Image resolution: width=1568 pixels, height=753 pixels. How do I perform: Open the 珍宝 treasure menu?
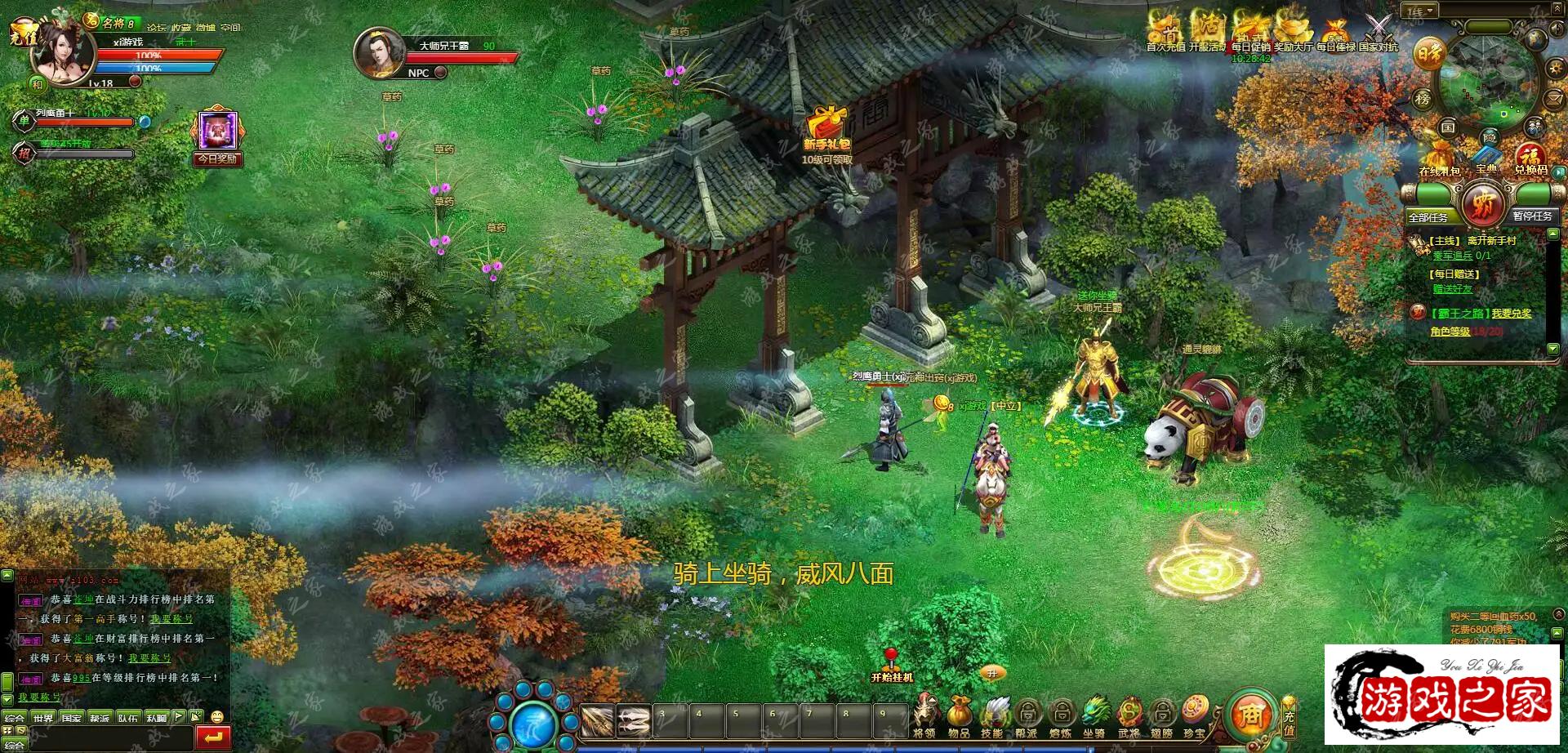point(1195,715)
